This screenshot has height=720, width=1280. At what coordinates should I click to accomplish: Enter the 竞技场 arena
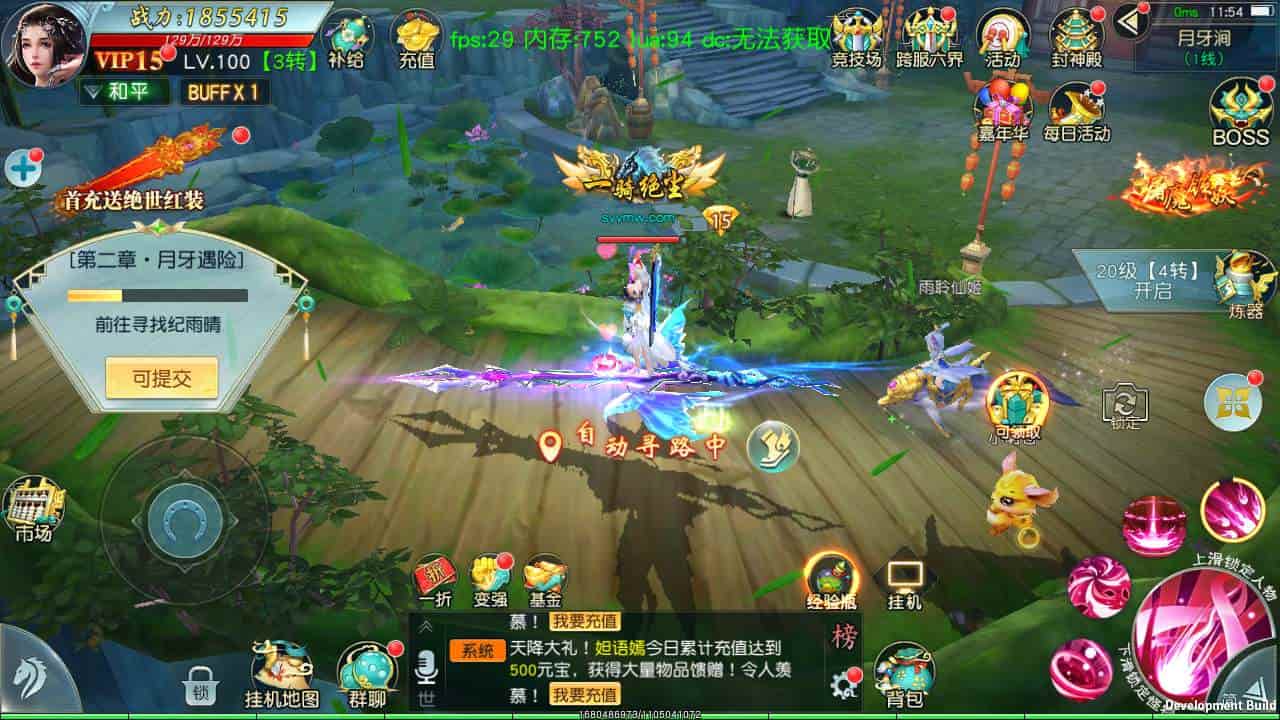coord(857,36)
